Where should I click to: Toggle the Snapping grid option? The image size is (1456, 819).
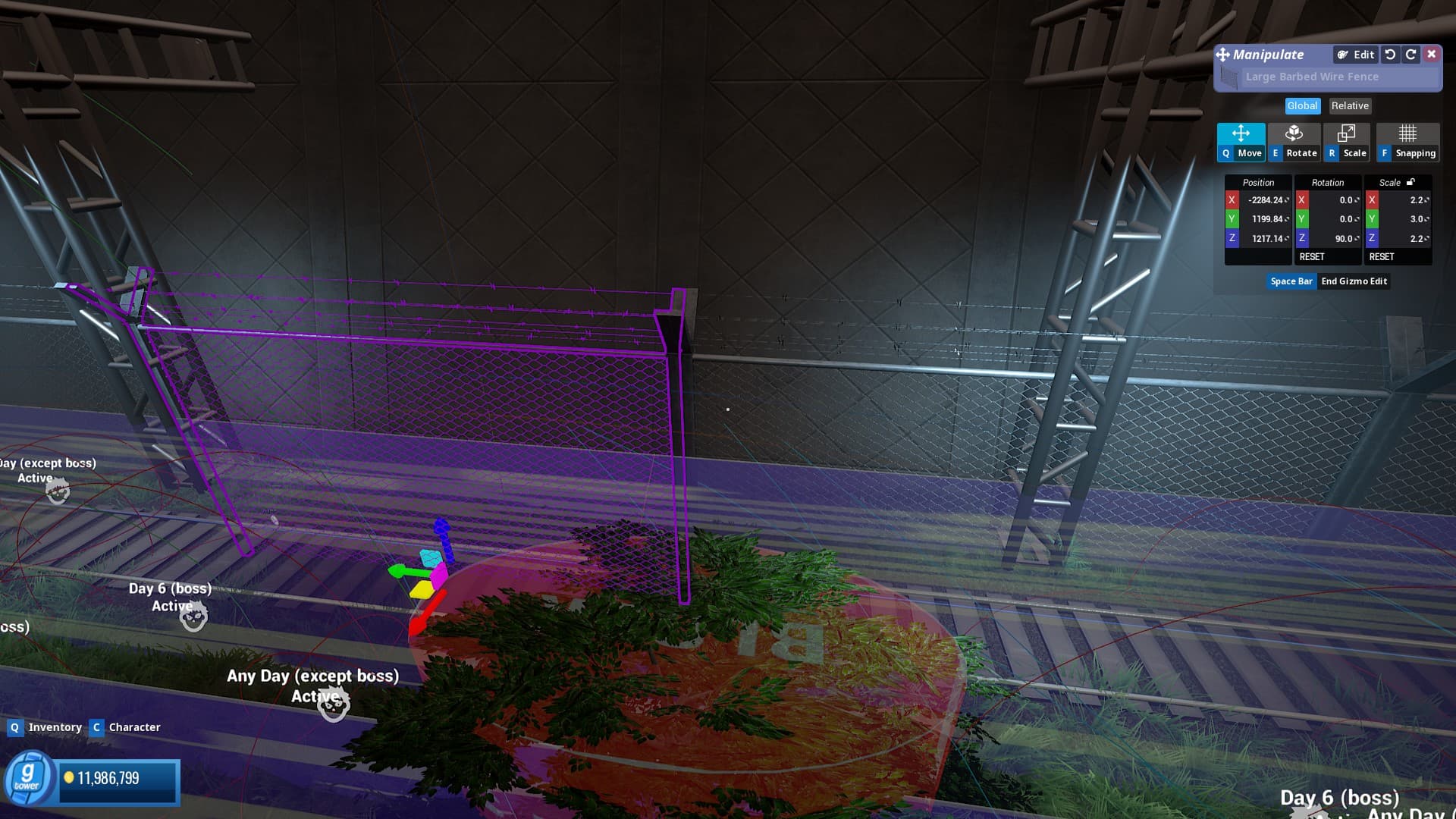pyautogui.click(x=1407, y=142)
